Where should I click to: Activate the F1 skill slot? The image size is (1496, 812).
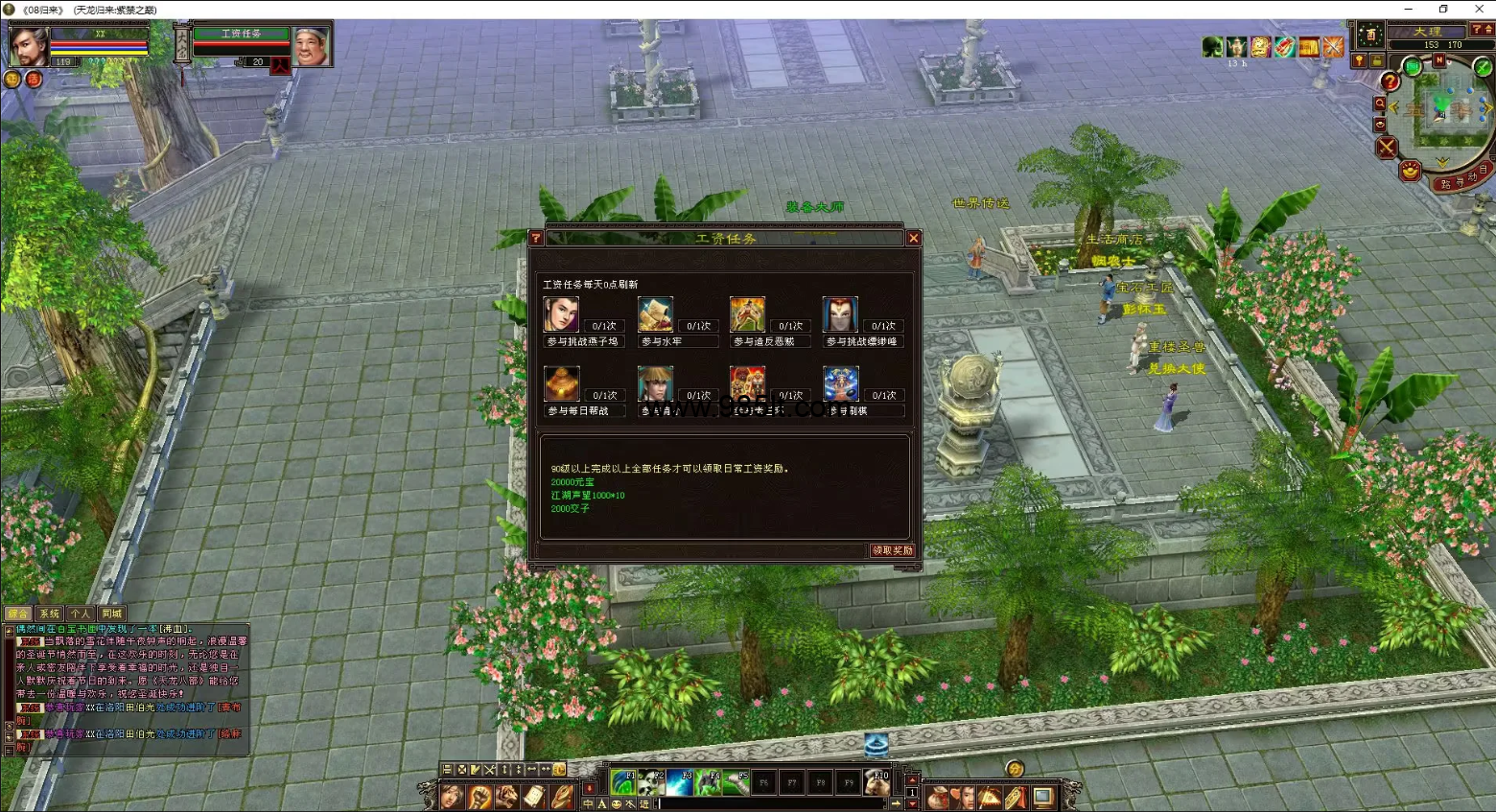click(x=623, y=782)
